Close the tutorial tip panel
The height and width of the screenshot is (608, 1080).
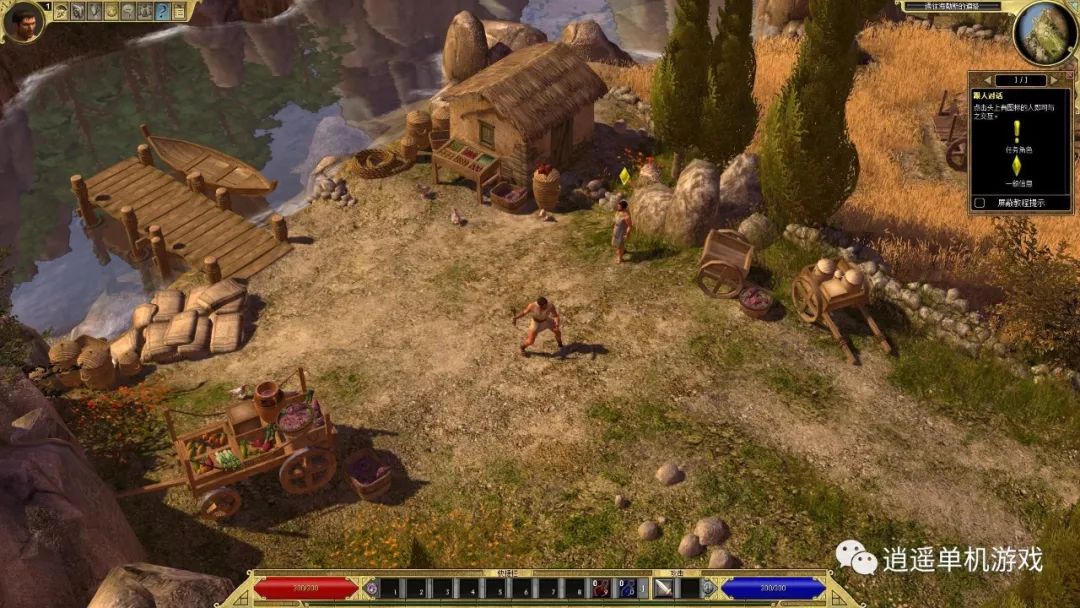1069,74
